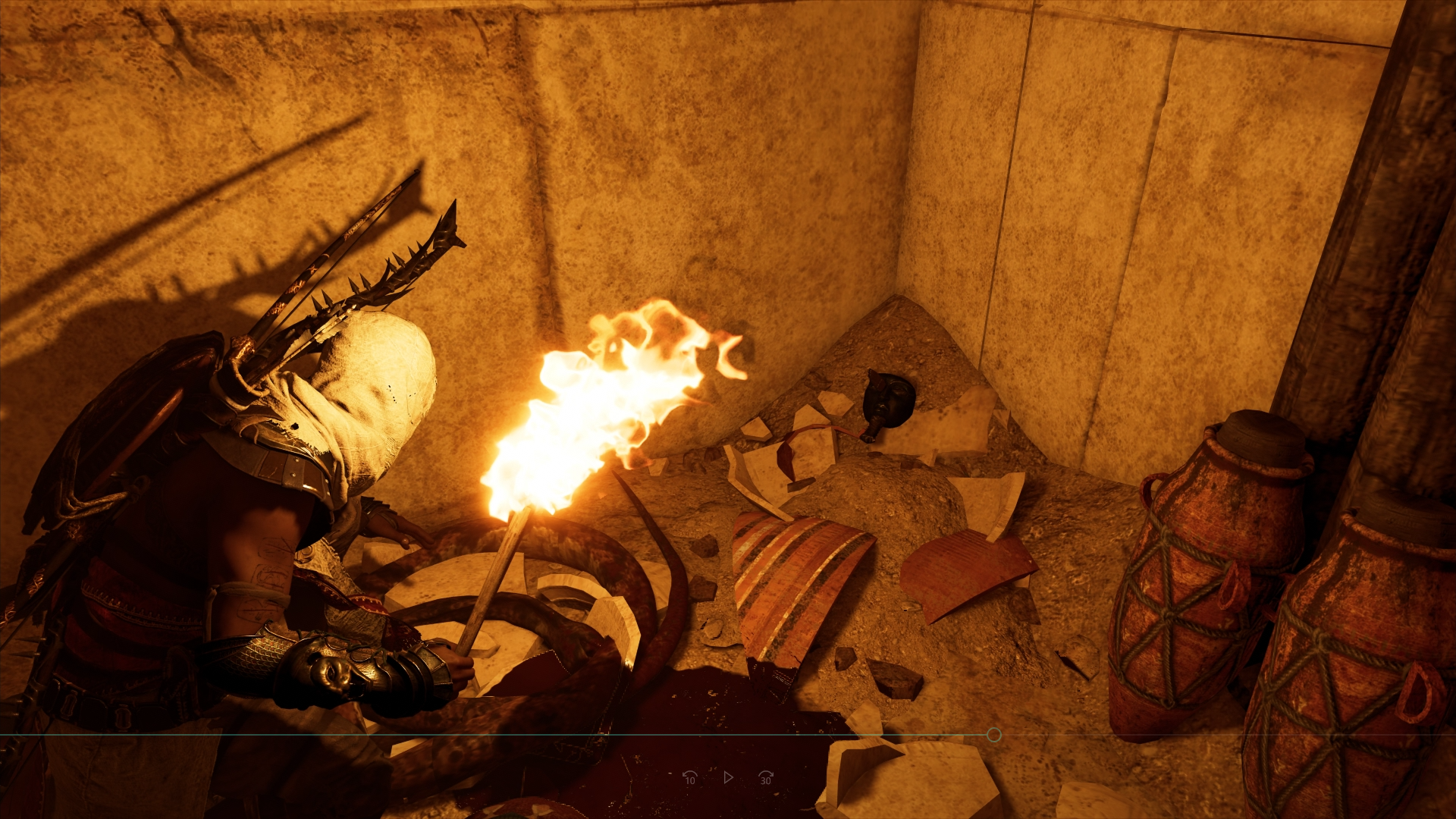
Task: Skip forward 30 seconds in the video
Action: click(x=765, y=777)
